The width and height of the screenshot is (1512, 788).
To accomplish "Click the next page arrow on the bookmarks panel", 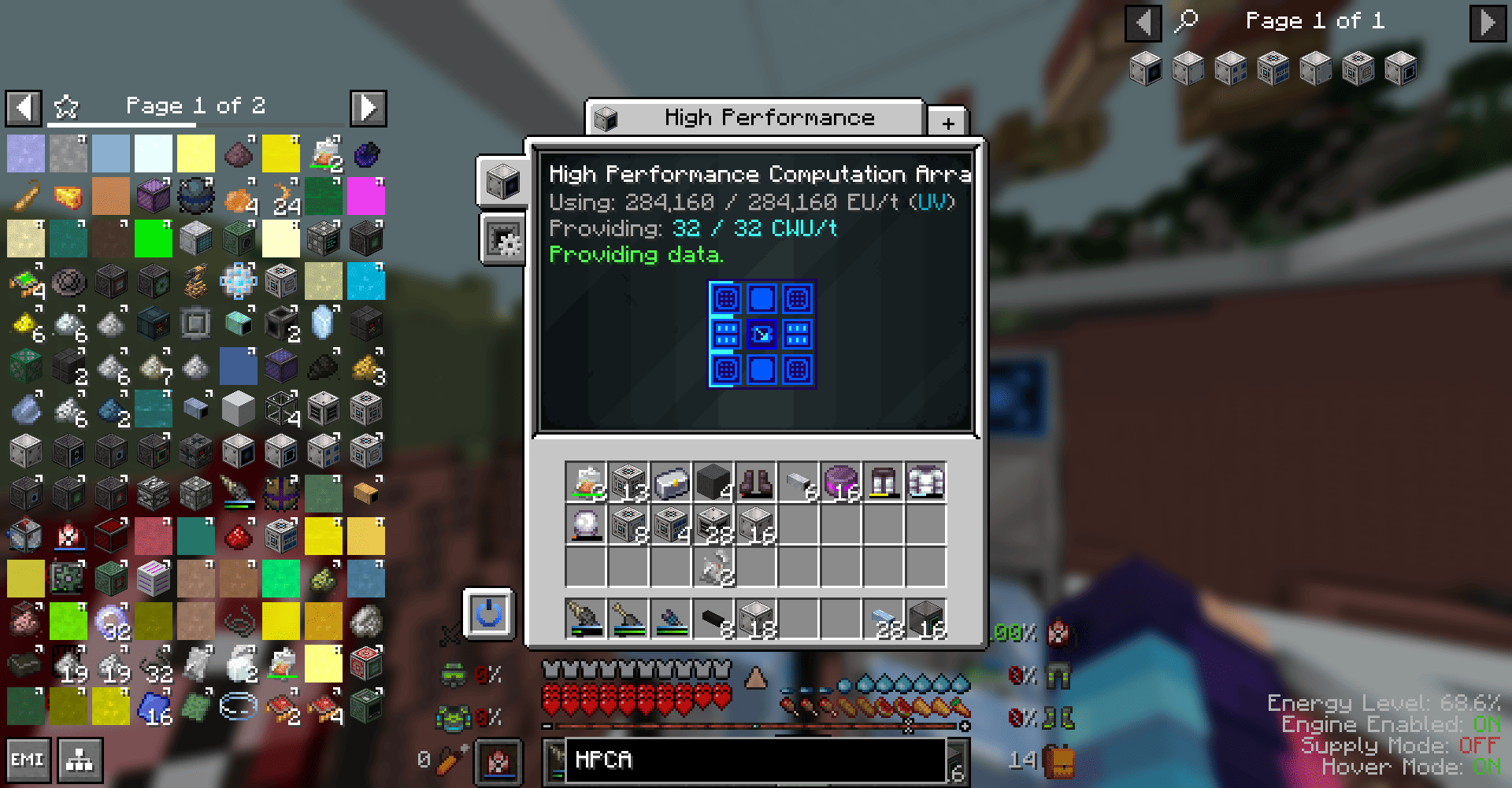I will (x=1487, y=23).
